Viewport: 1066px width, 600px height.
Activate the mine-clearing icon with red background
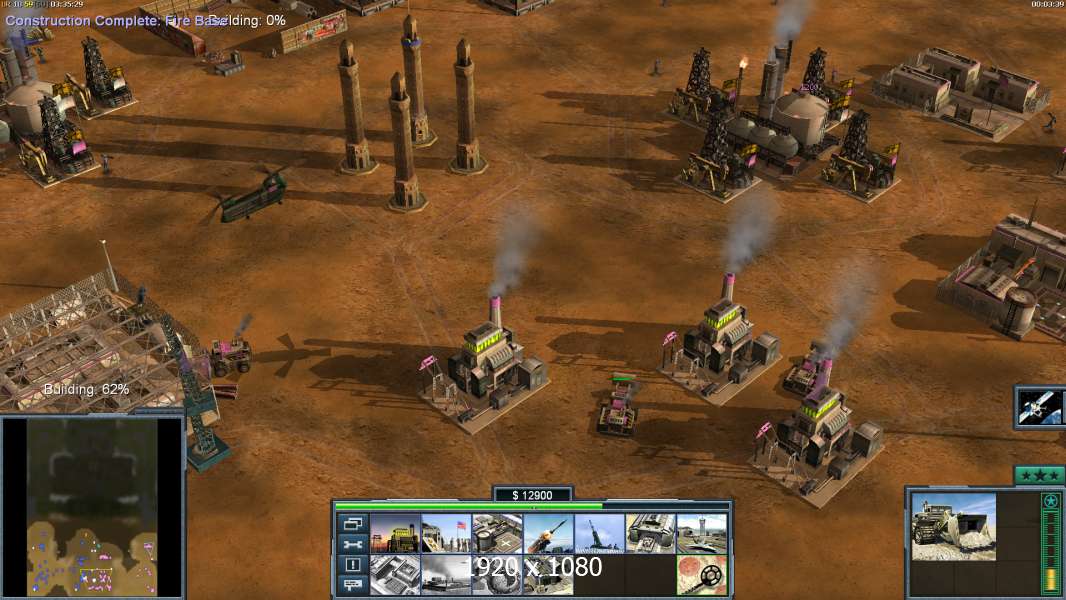coord(701,575)
